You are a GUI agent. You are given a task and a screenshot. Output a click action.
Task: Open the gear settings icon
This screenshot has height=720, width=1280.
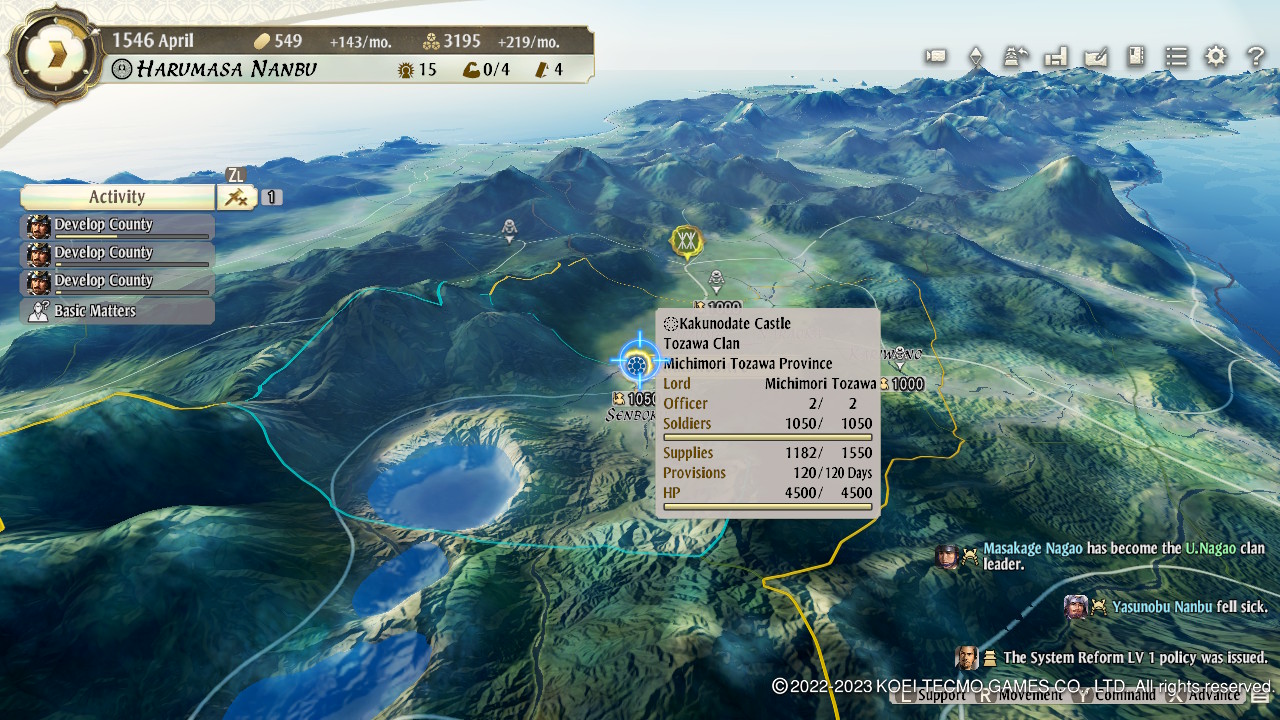click(x=1216, y=56)
